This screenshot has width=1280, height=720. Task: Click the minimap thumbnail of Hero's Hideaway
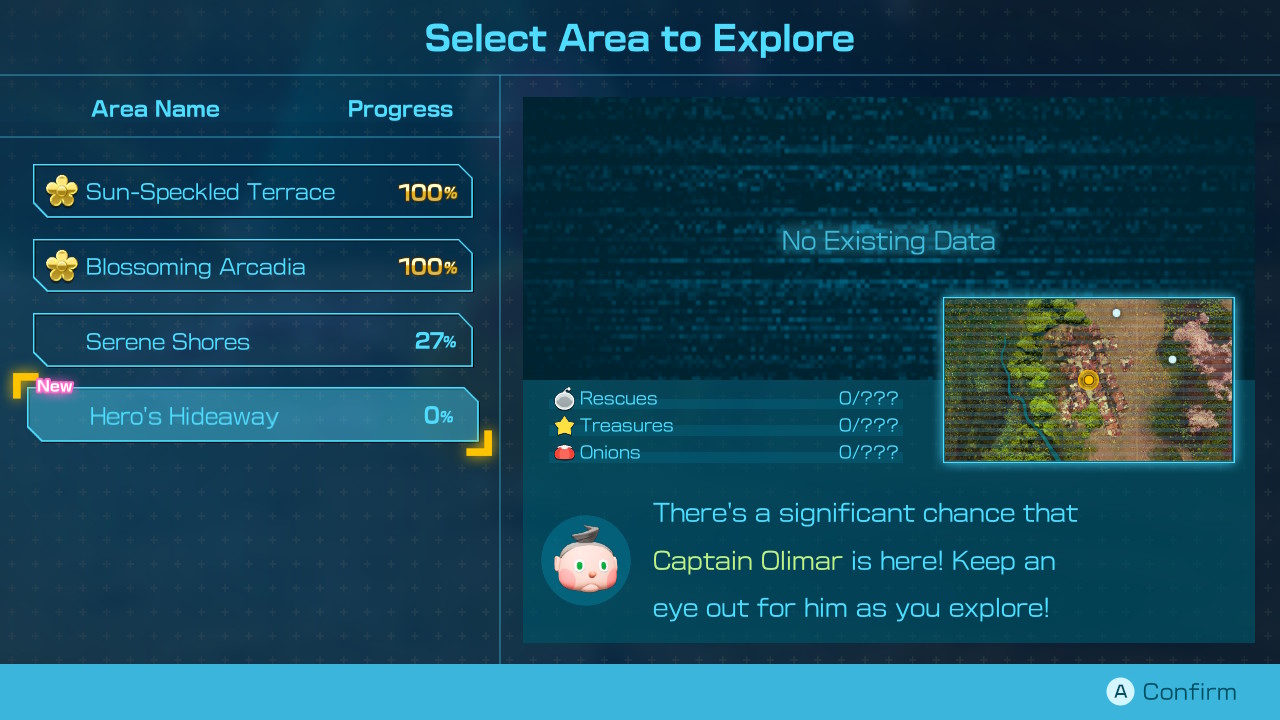[x=1089, y=380]
